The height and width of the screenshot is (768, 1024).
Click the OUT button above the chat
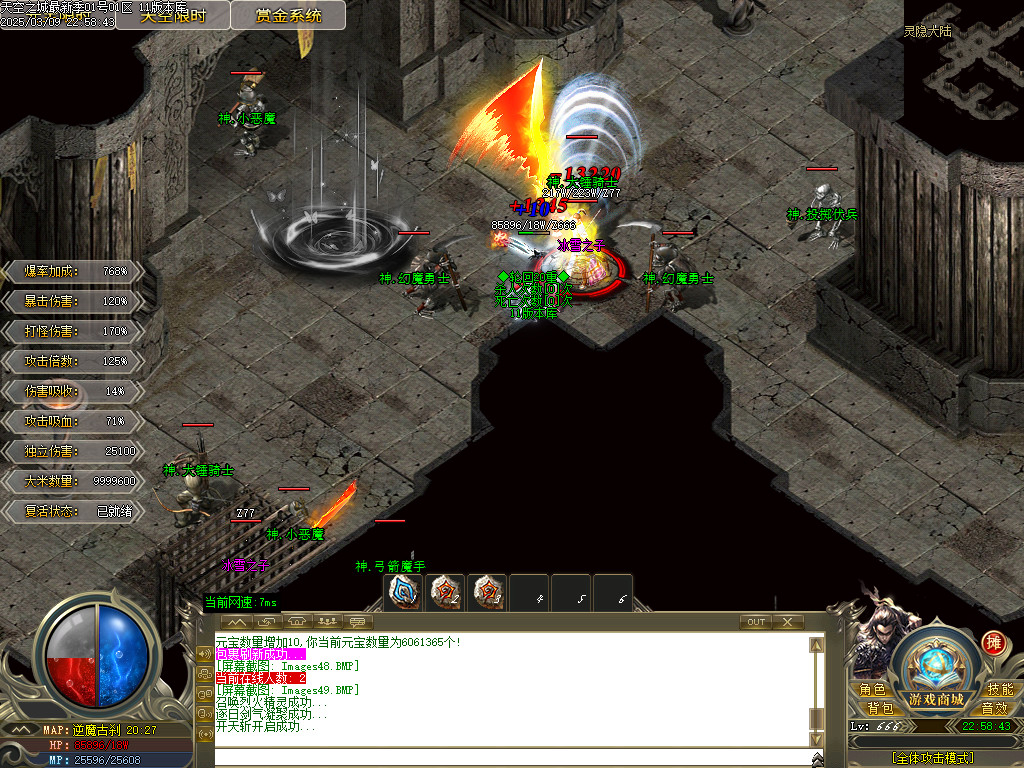click(x=756, y=622)
